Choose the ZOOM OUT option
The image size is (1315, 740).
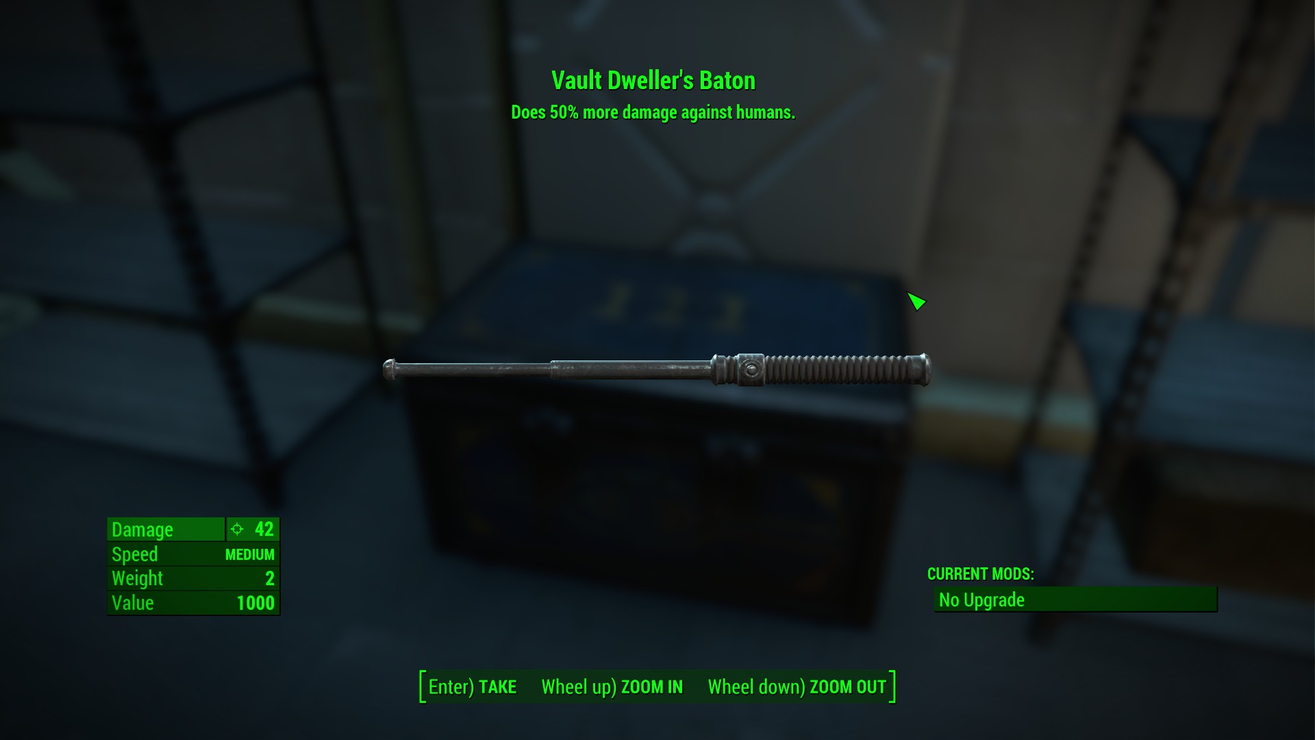click(x=797, y=687)
